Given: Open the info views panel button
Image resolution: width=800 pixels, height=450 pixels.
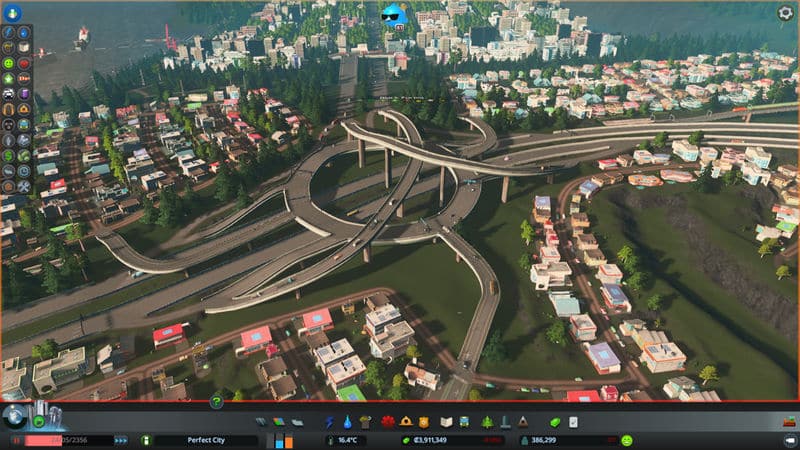Looking at the screenshot, I should (12, 15).
